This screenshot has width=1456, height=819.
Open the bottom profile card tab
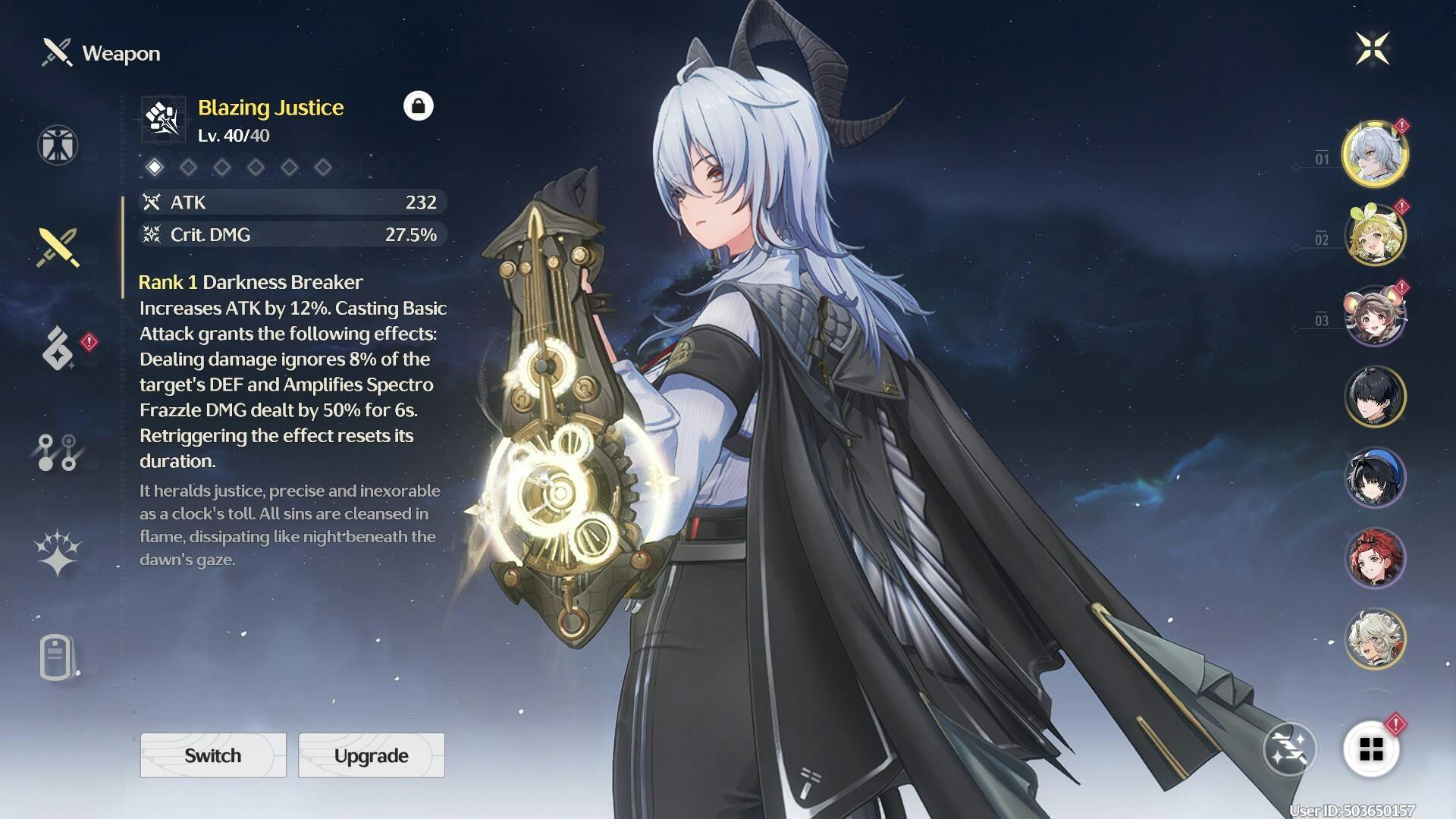click(58, 657)
